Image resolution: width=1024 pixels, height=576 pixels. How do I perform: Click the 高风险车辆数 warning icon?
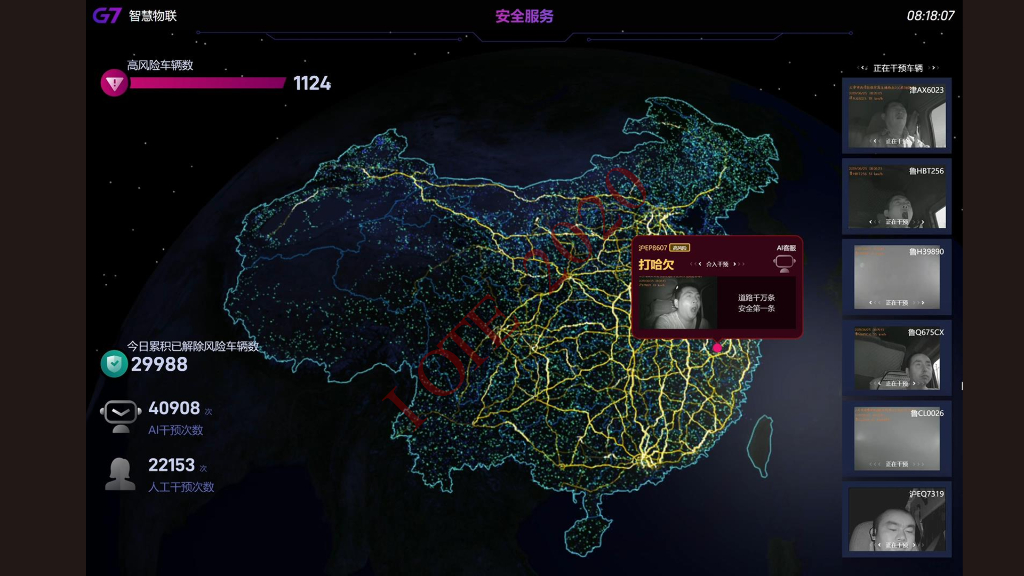coord(114,83)
